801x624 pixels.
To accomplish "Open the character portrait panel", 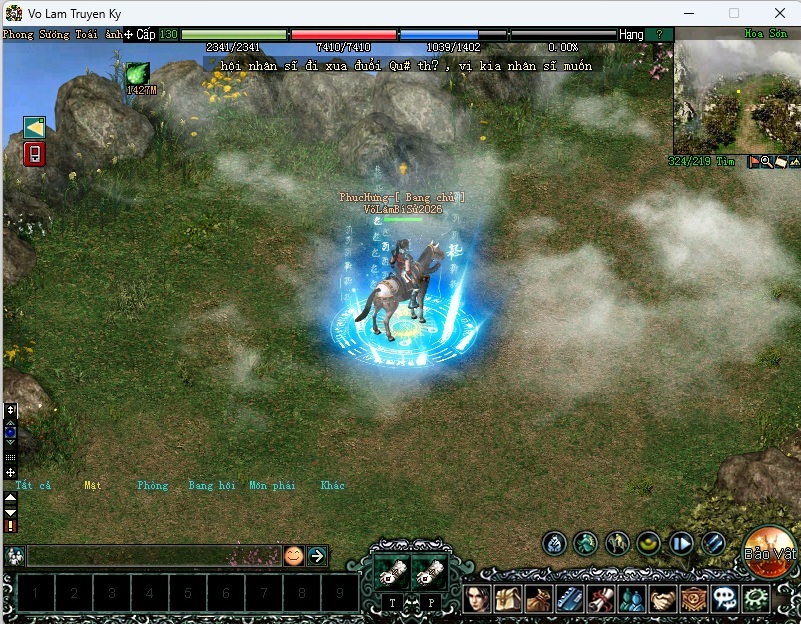I will pos(477,599).
